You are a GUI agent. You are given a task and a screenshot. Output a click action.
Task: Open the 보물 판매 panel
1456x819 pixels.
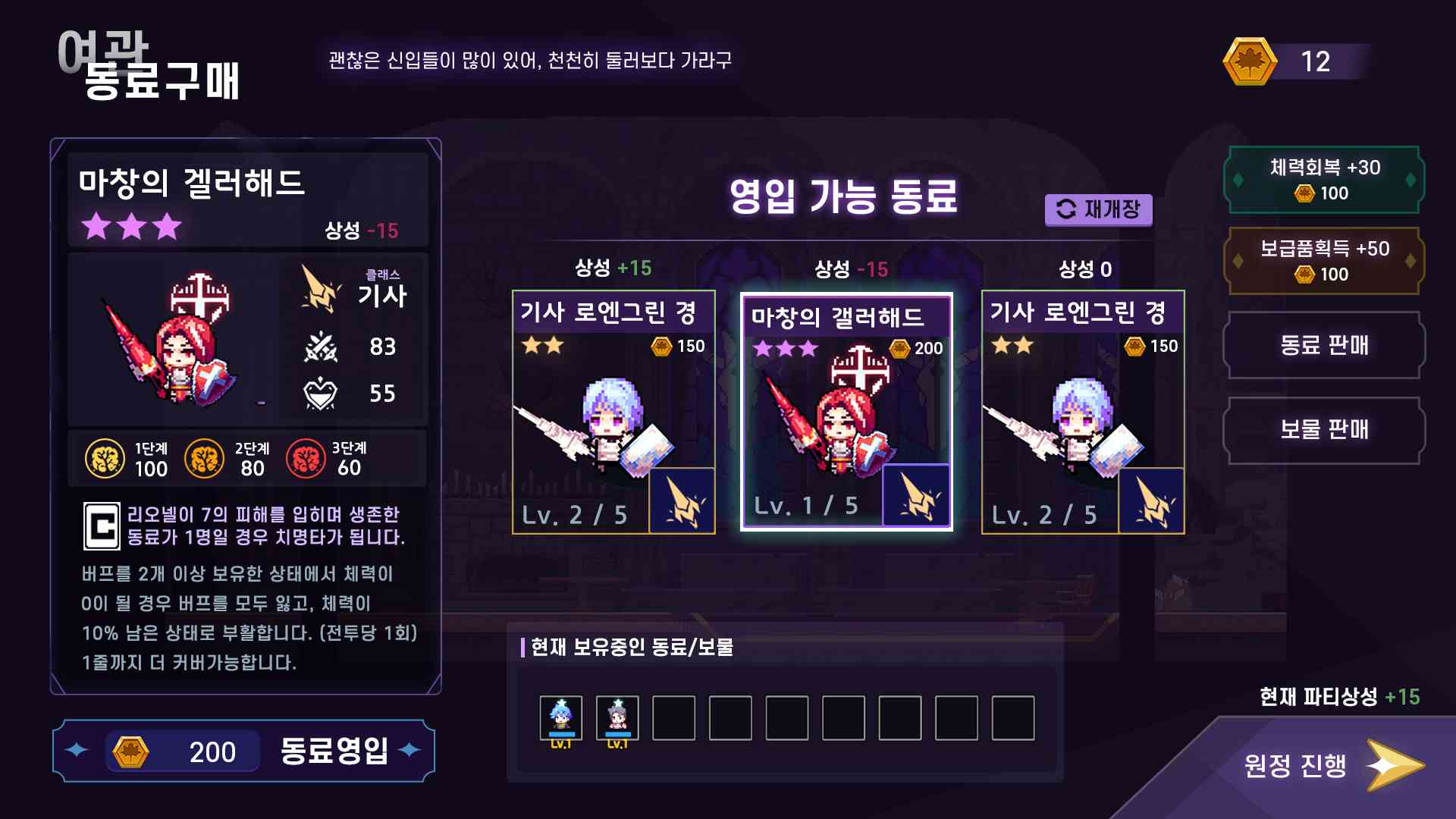point(1323,431)
